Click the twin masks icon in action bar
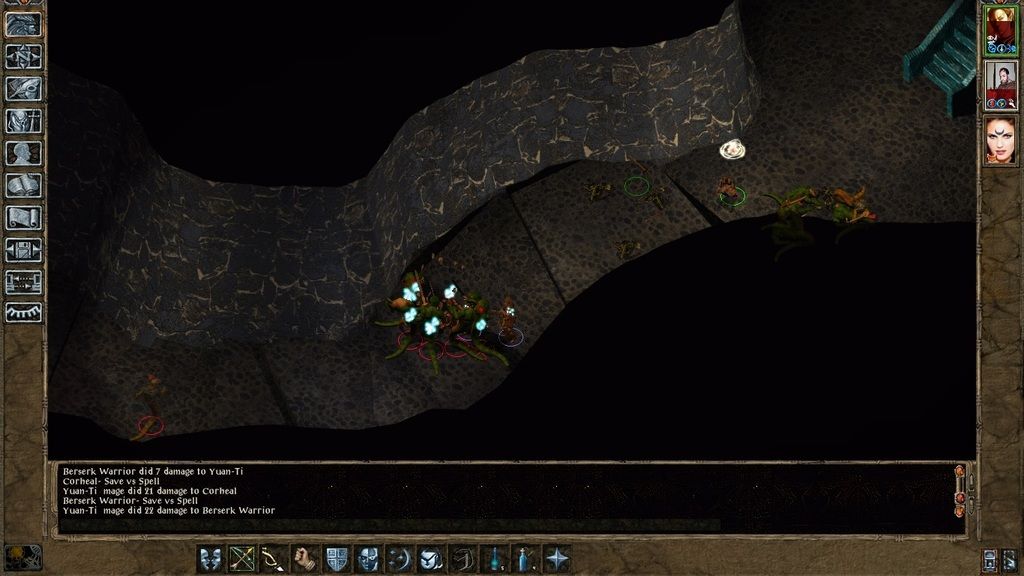The height and width of the screenshot is (576, 1024). pos(211,558)
